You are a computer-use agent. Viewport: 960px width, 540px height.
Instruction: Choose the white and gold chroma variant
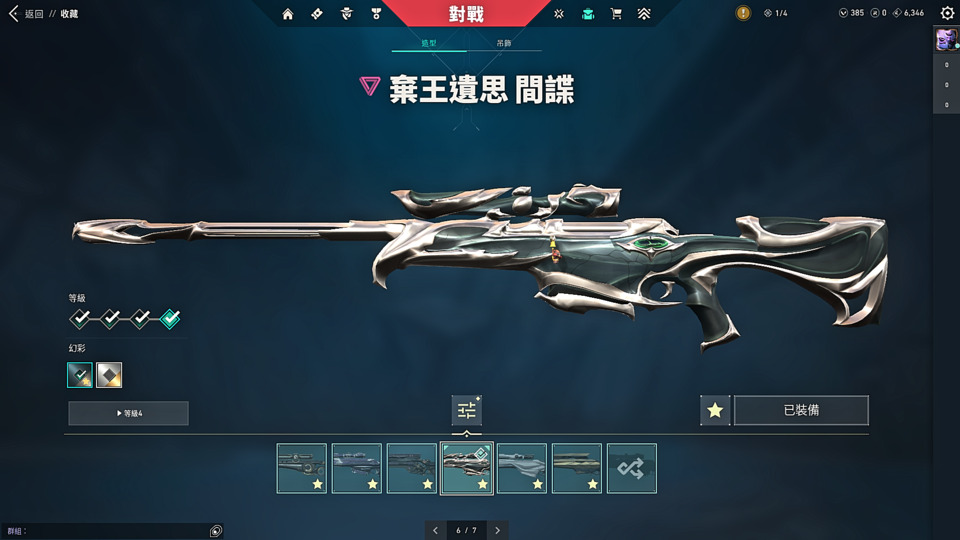point(109,375)
